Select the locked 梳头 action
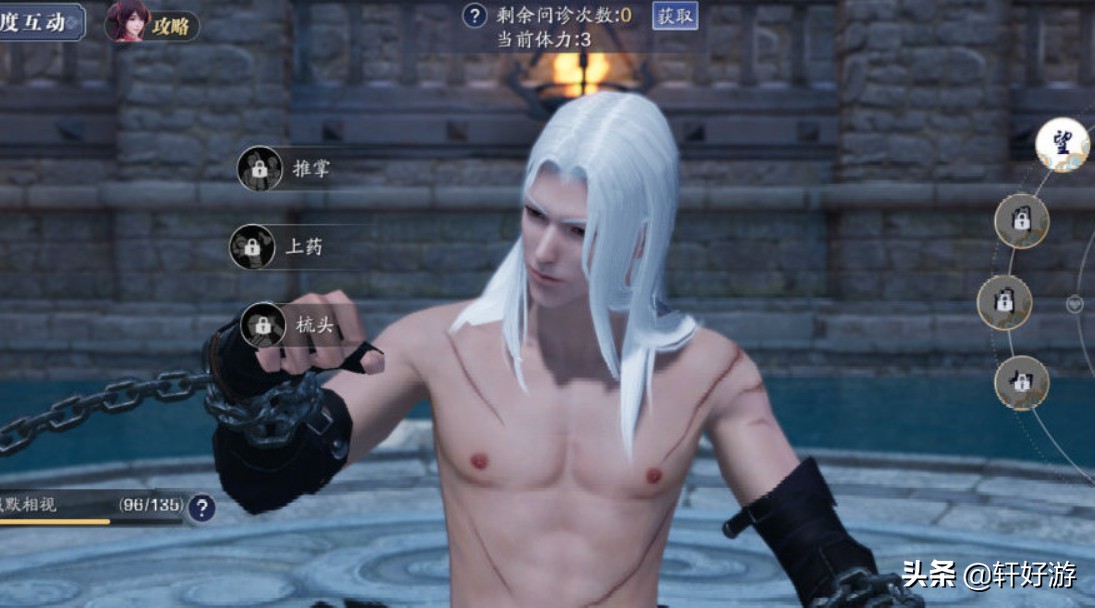1095x608 pixels. [288, 325]
